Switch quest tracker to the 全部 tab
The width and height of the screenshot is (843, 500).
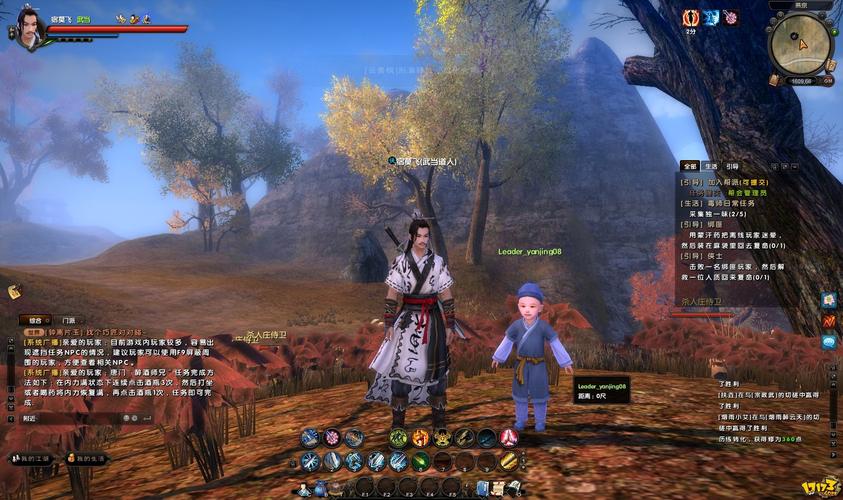click(689, 166)
